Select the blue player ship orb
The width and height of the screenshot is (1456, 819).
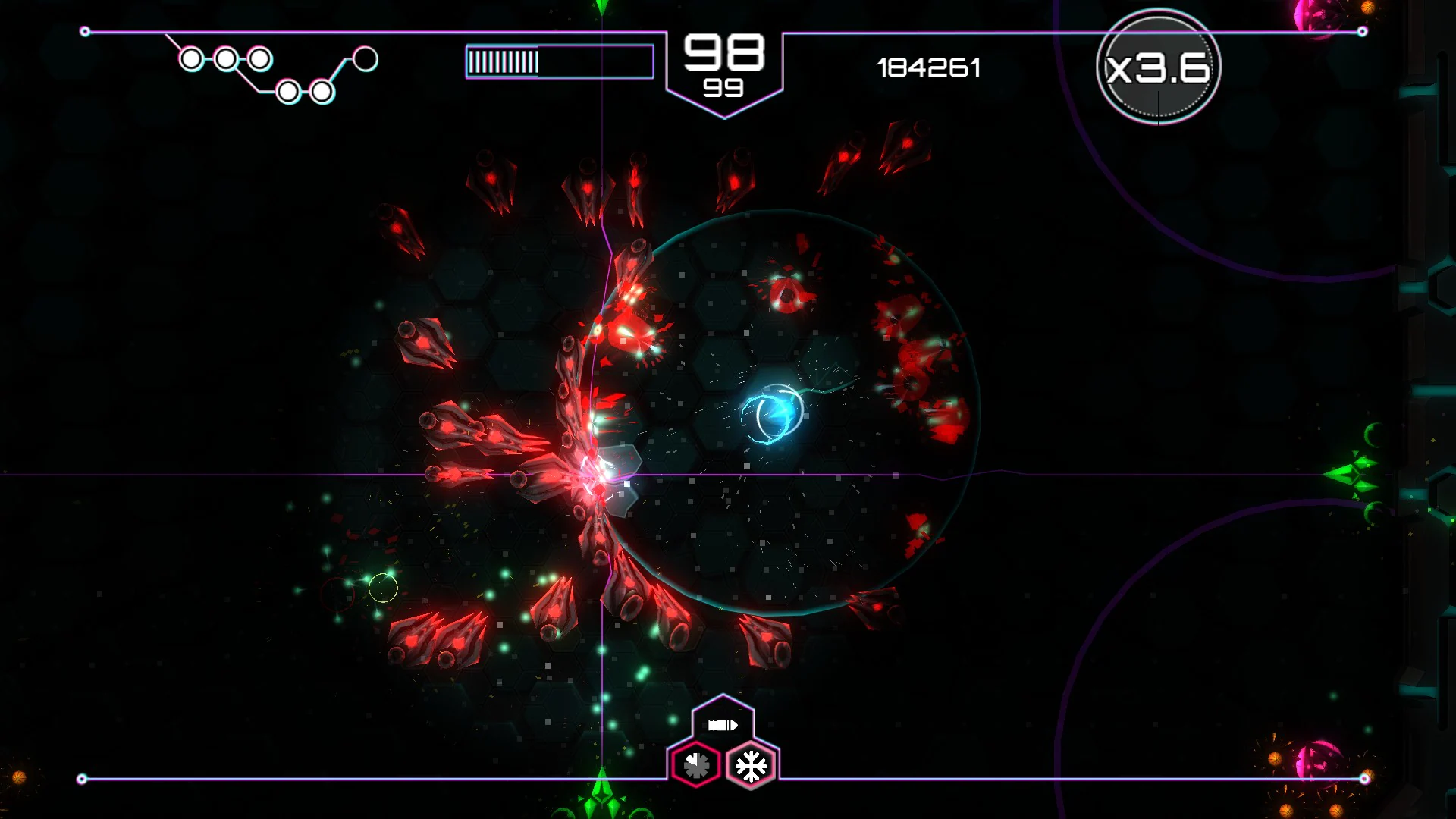click(774, 412)
